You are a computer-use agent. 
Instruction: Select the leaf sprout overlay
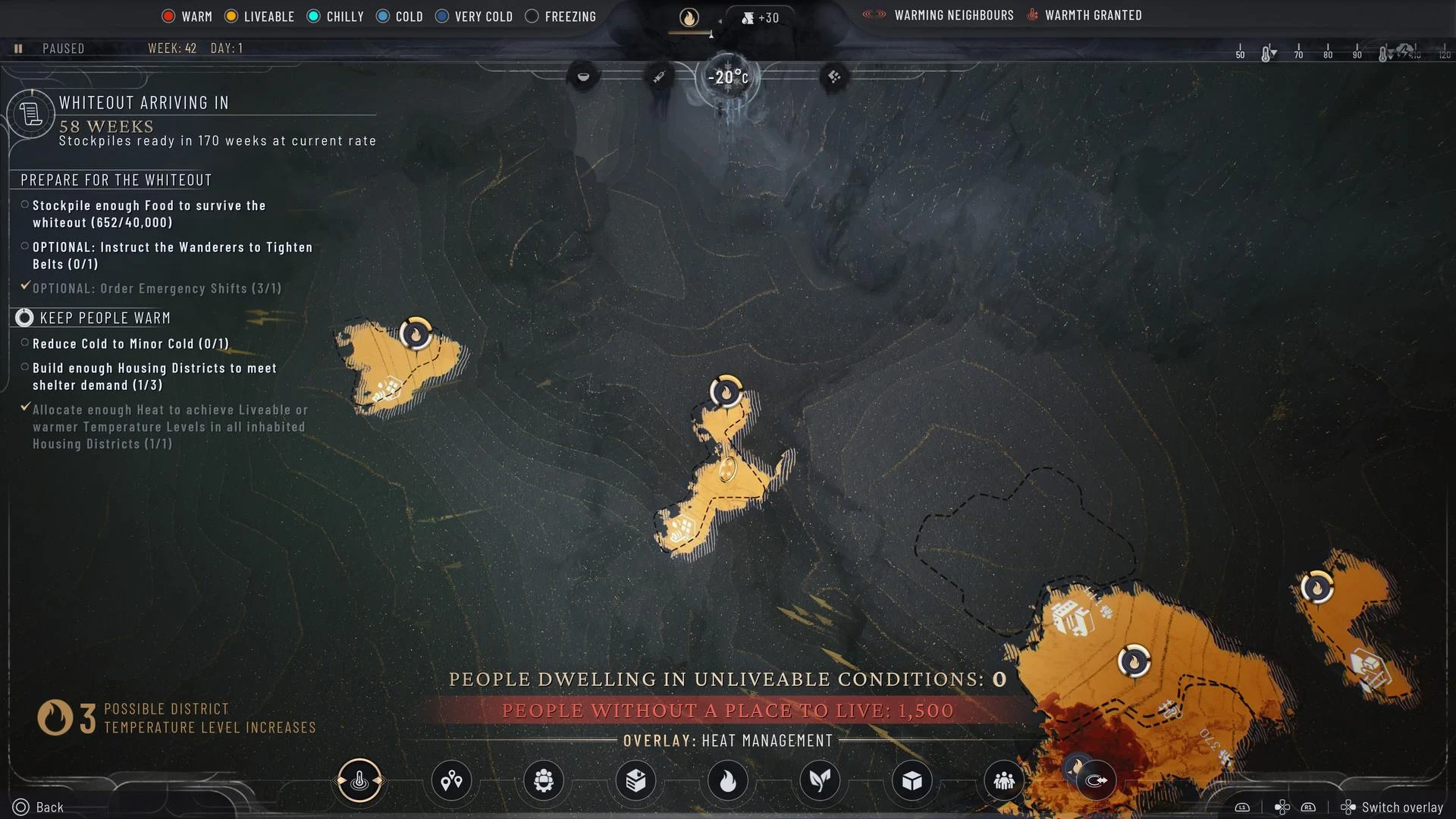coord(820,780)
